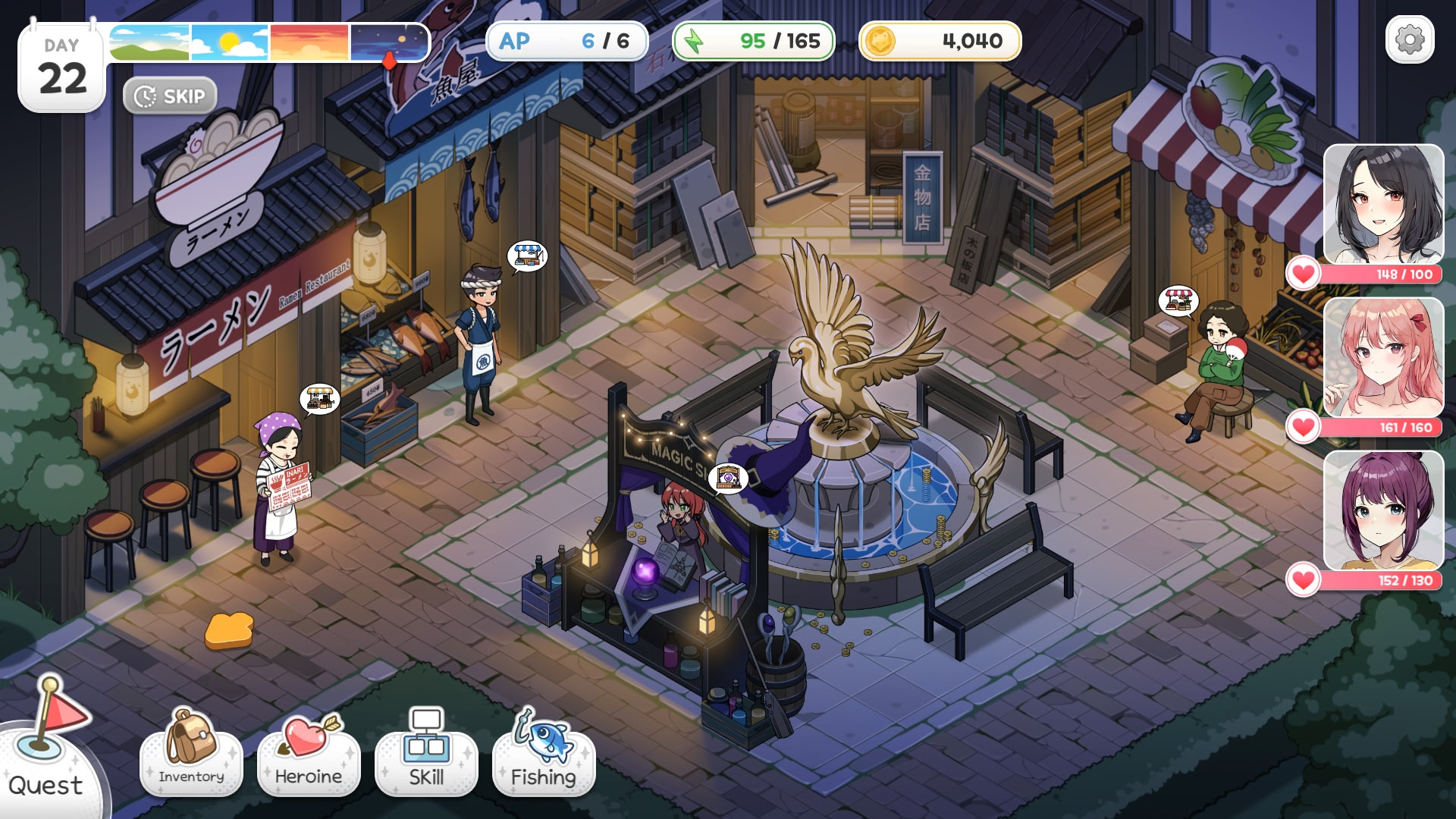Select the black-haired heroine portrait

click(1383, 205)
